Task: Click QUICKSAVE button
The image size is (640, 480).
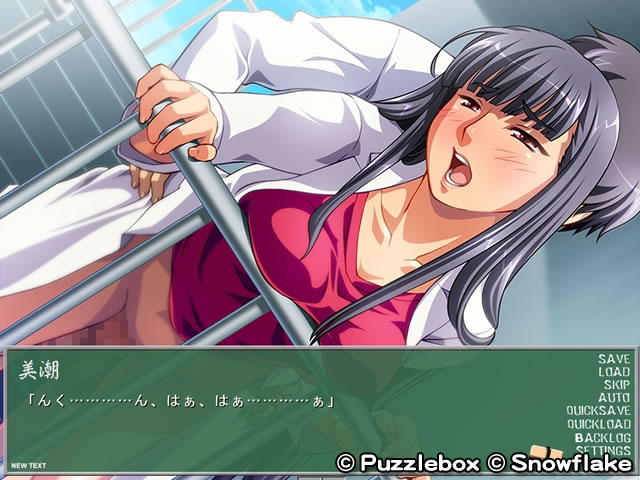Action: (598, 411)
